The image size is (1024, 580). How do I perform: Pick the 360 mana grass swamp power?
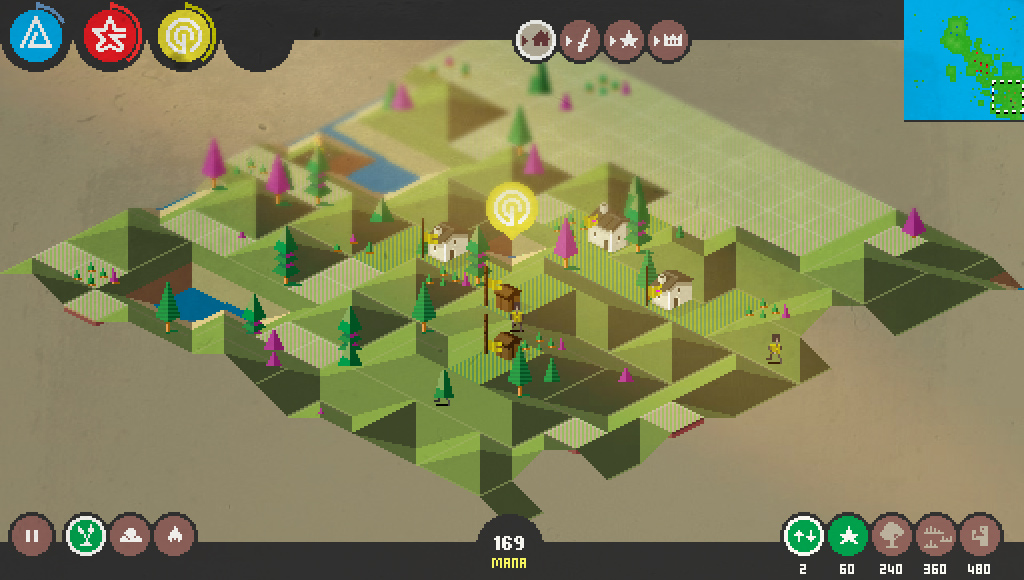click(x=936, y=535)
